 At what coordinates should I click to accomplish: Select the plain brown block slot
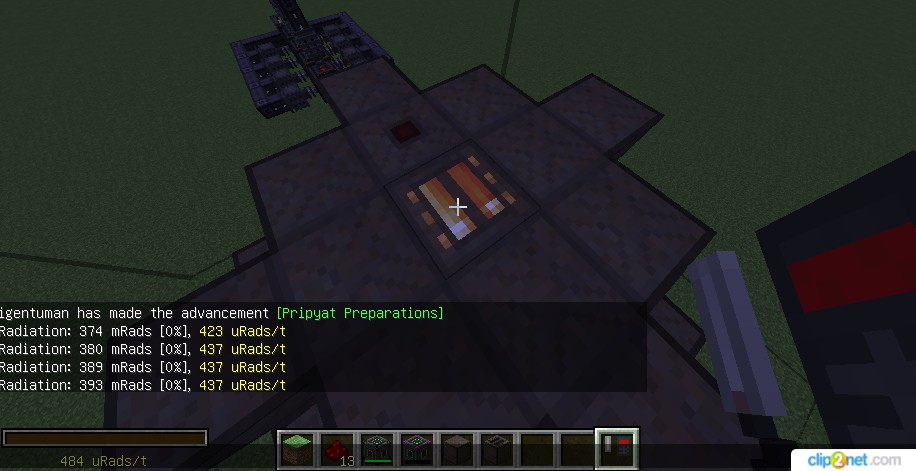pyautogui.click(x=455, y=449)
